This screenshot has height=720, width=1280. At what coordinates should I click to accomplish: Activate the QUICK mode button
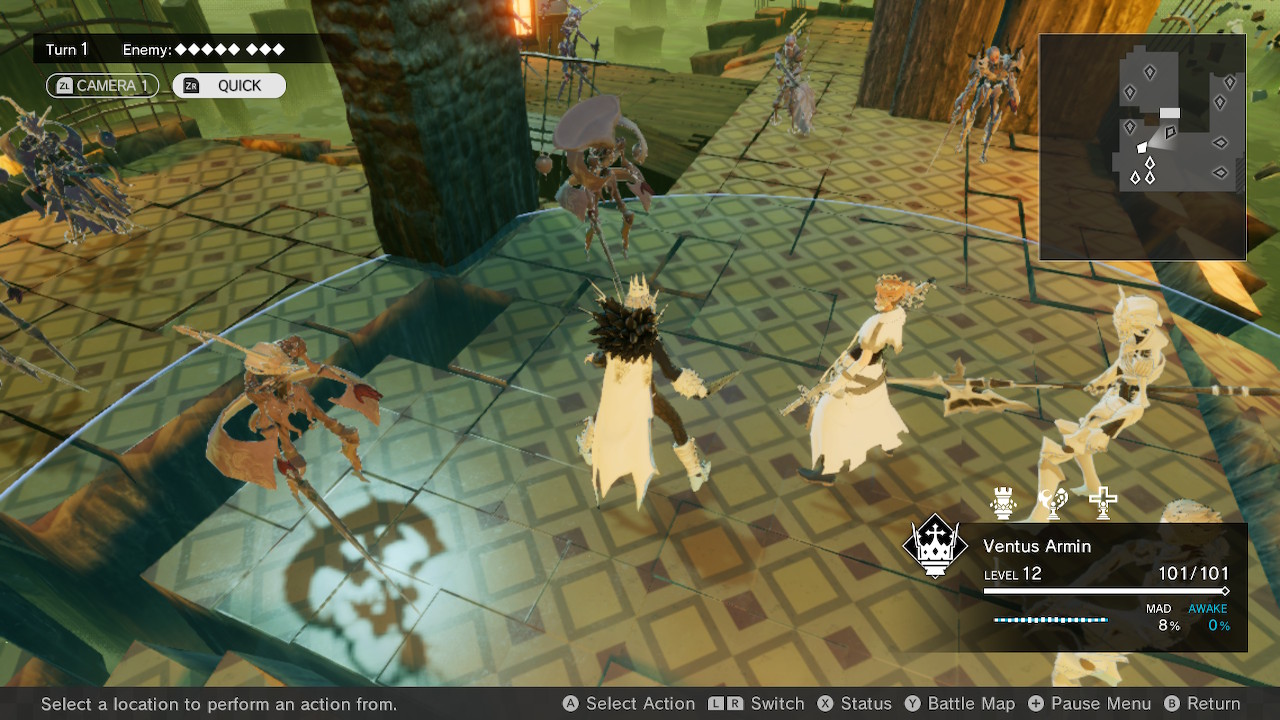click(229, 86)
